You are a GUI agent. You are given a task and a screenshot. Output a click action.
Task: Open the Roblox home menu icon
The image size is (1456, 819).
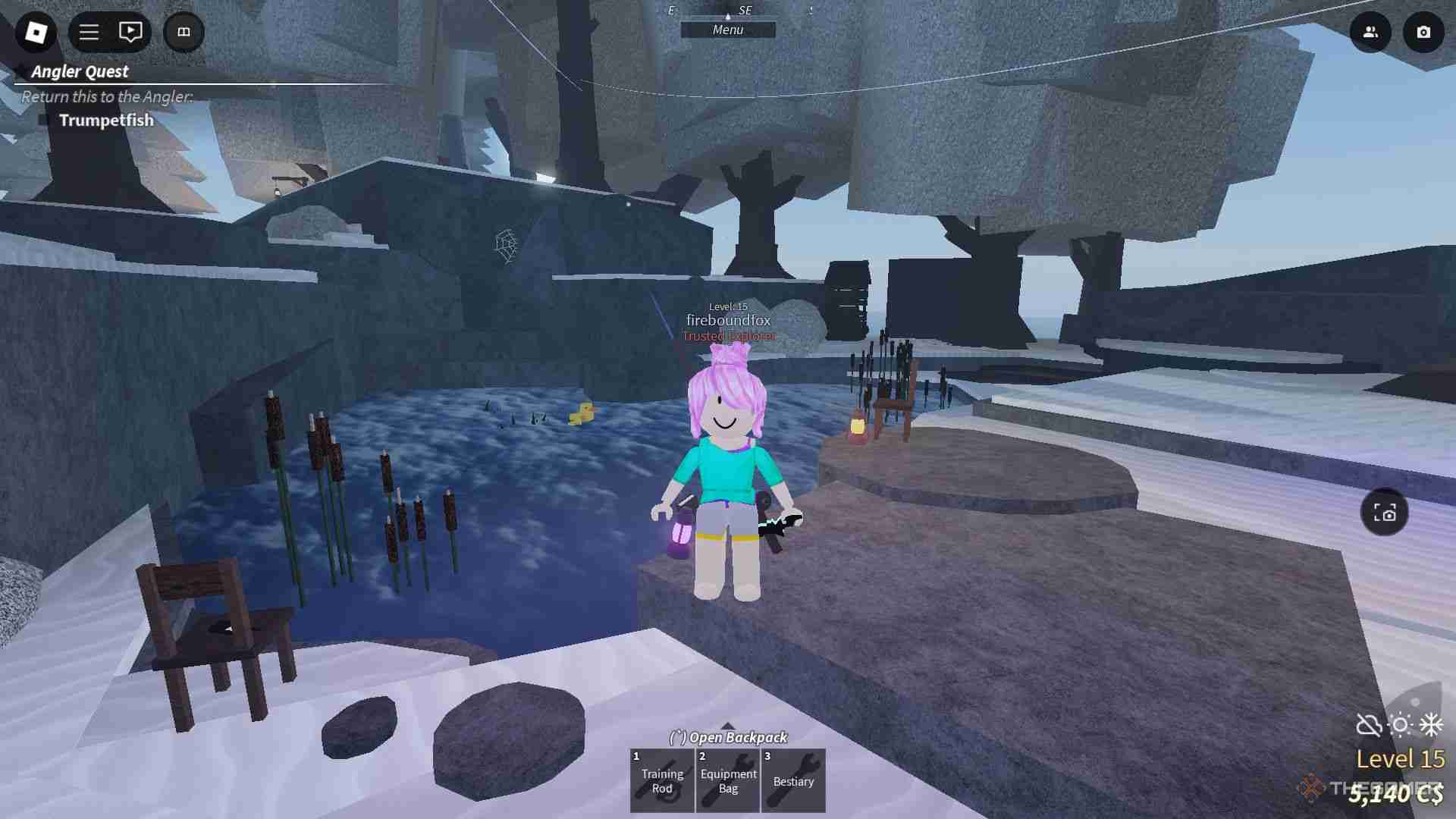click(36, 32)
